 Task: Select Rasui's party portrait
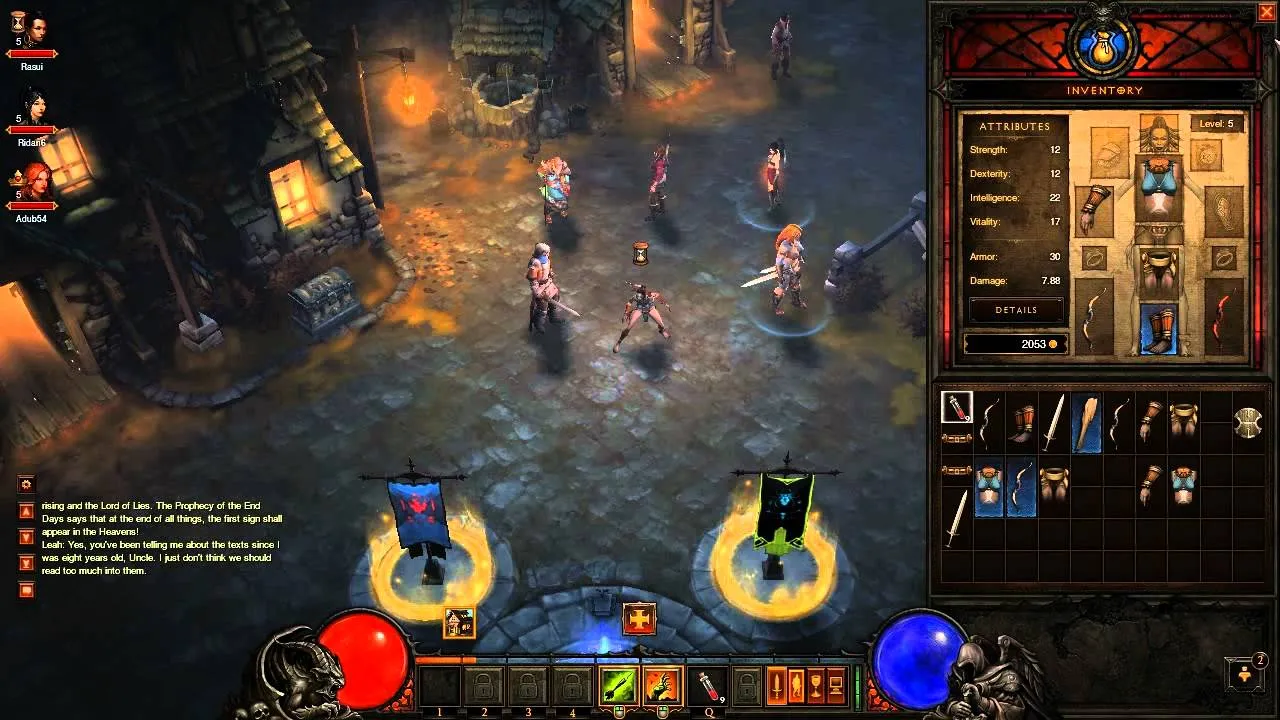click(x=33, y=30)
